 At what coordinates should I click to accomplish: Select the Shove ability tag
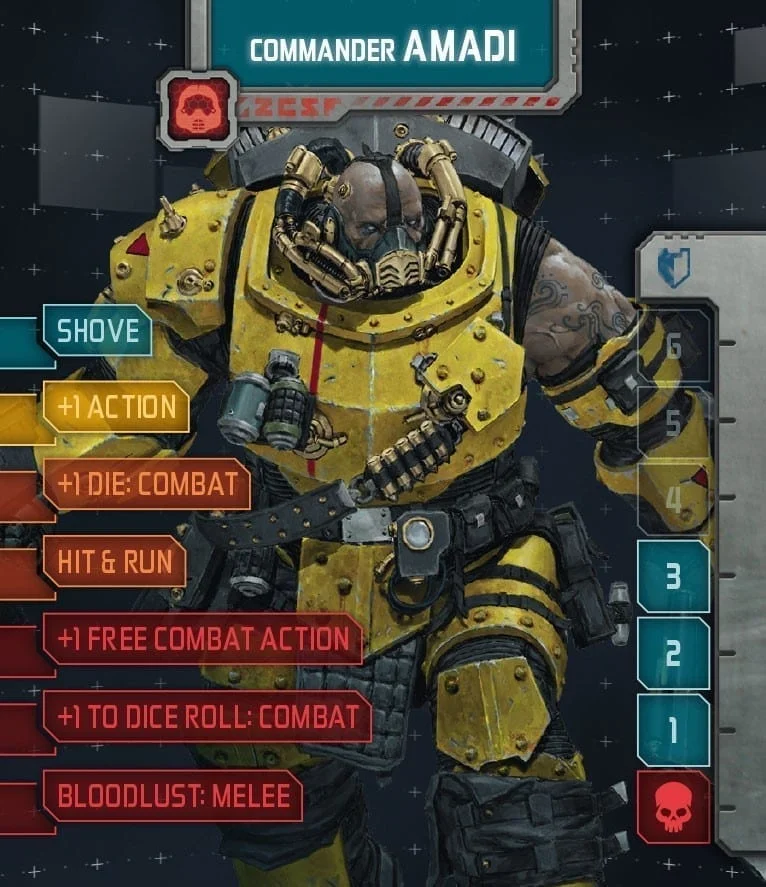coord(97,331)
